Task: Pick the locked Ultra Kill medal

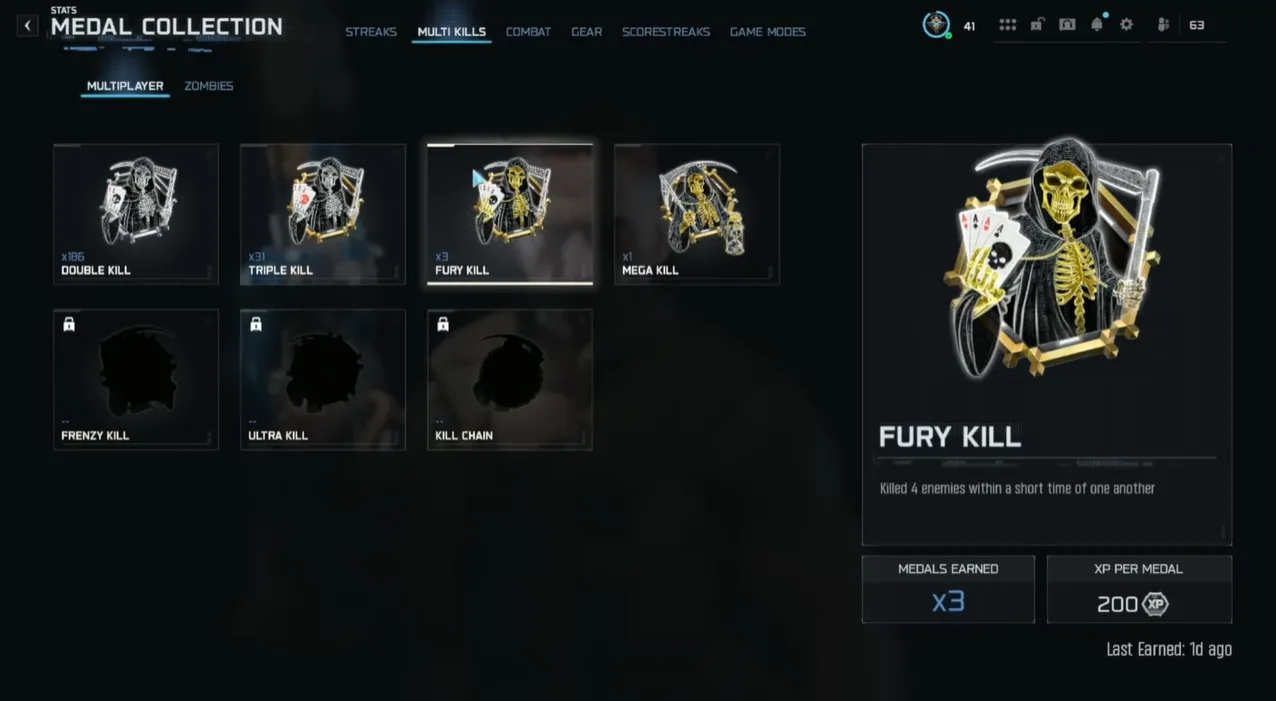Action: coord(323,379)
